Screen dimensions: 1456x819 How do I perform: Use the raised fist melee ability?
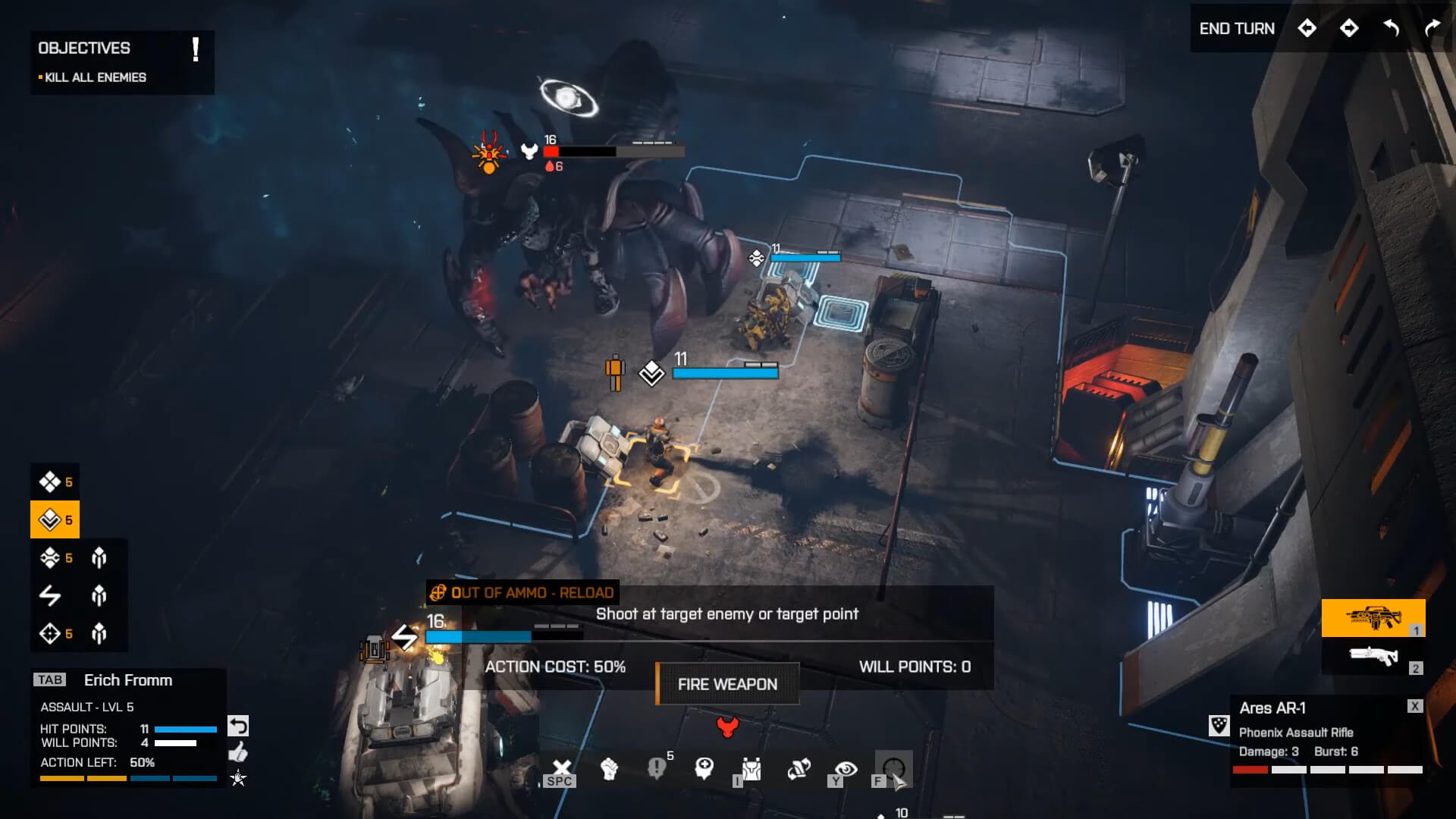coord(609,769)
